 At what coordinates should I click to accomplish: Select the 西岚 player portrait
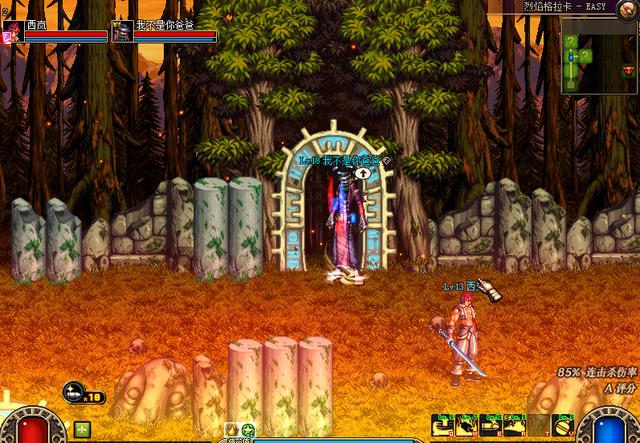pyautogui.click(x=14, y=30)
